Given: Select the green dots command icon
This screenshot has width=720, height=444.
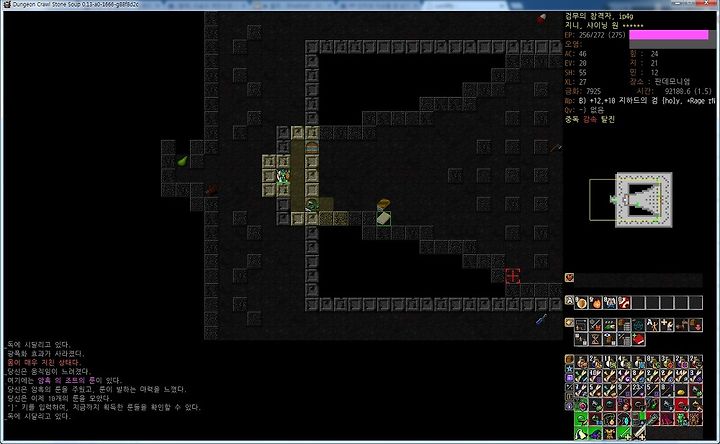Looking at the screenshot, I should pyautogui.click(x=610, y=325).
